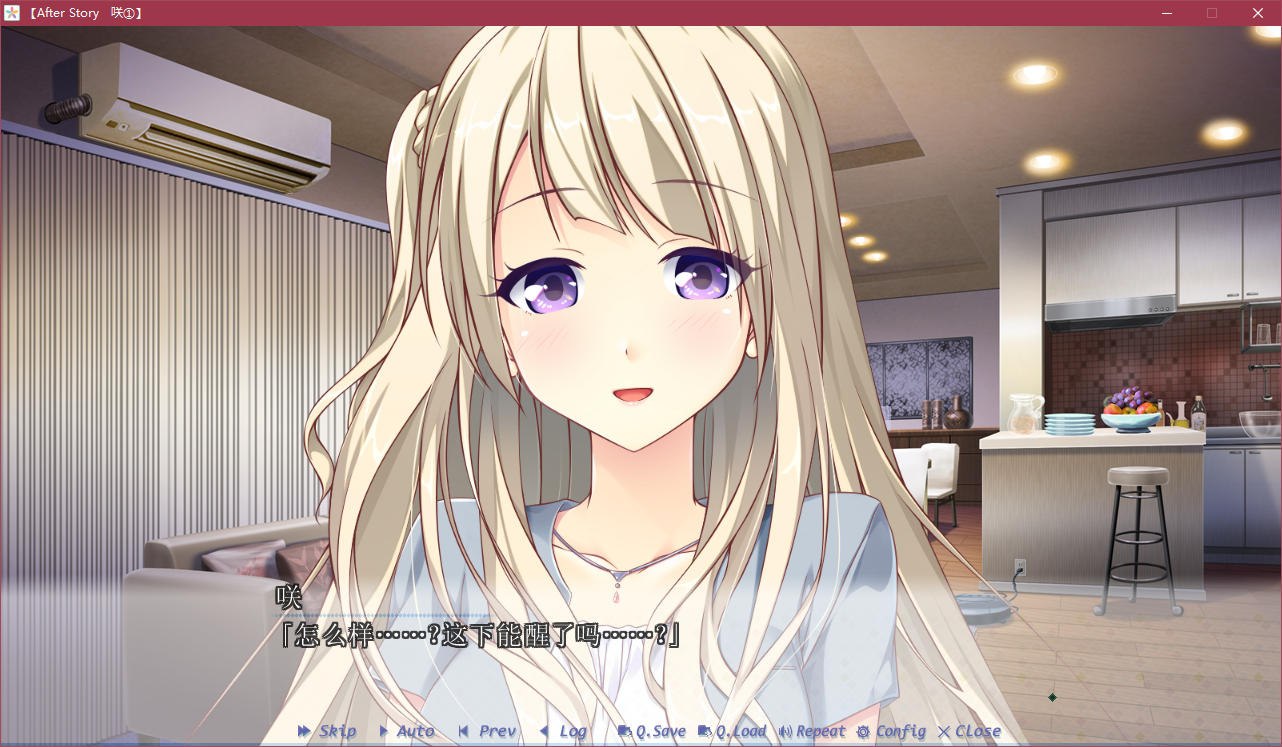The height and width of the screenshot is (747, 1282).
Task: Open the message backlog with Log
Action: pos(572,731)
